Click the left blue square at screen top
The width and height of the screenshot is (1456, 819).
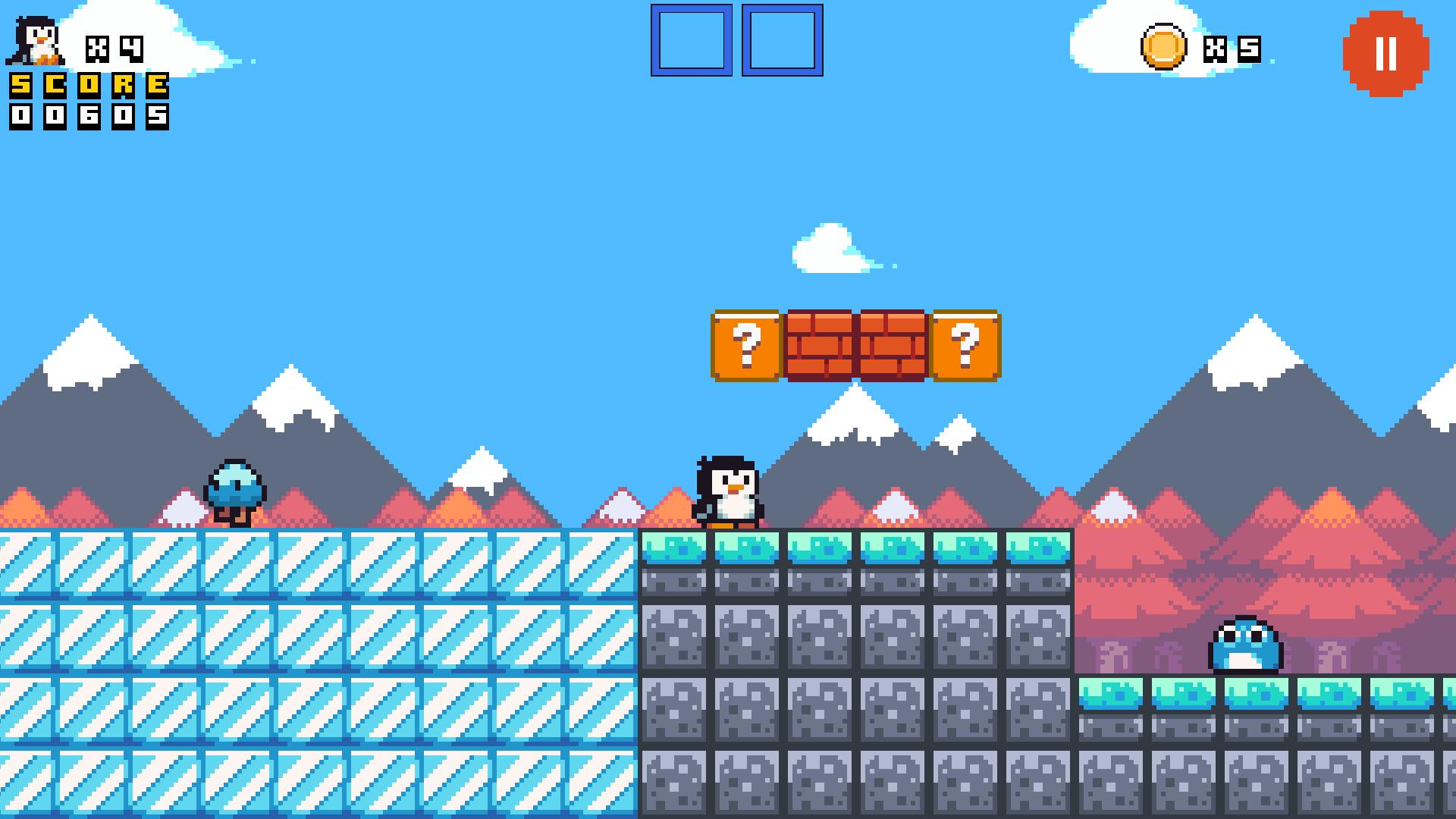692,40
